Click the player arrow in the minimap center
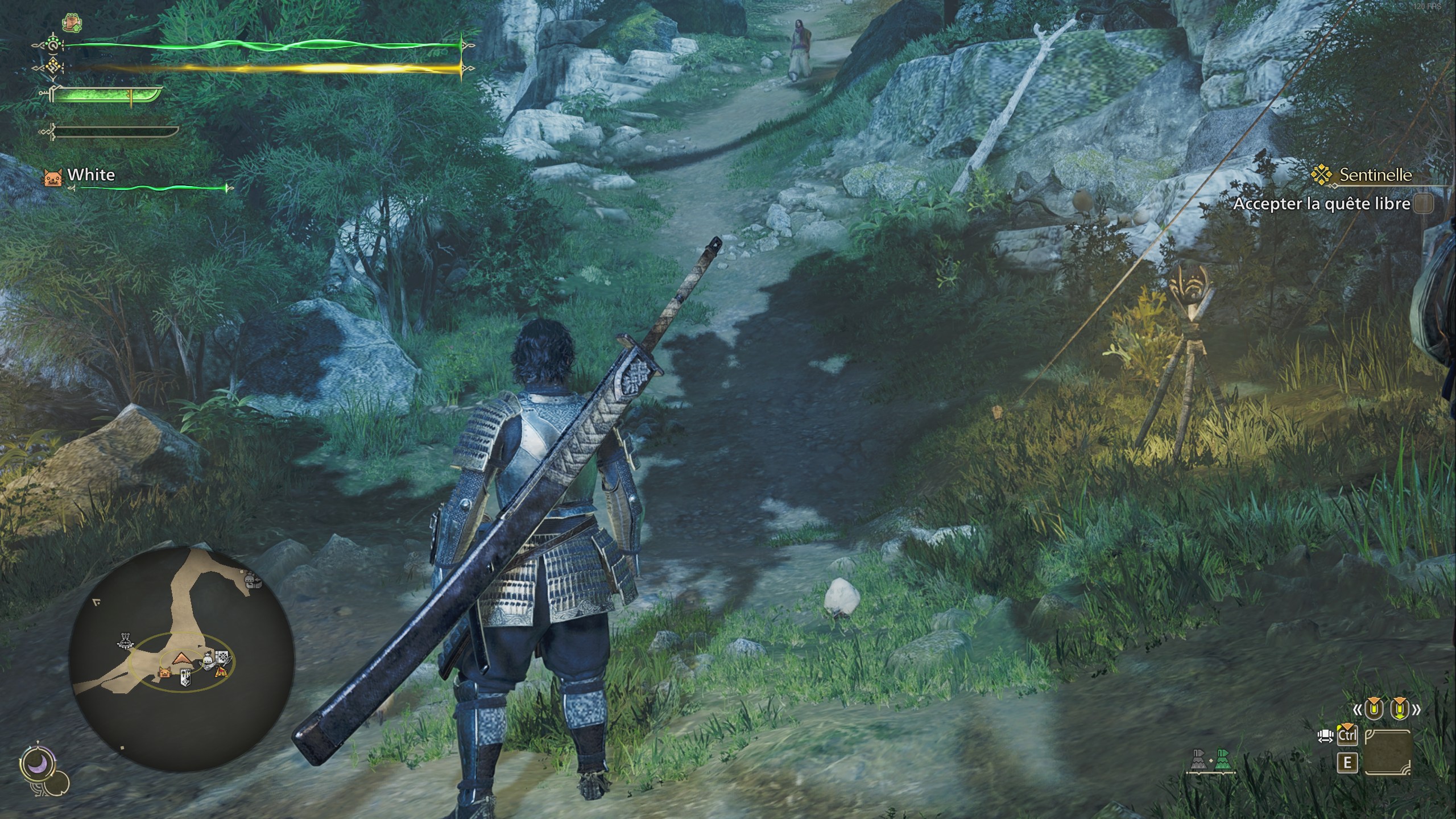The width and height of the screenshot is (1456, 819). tap(182, 659)
